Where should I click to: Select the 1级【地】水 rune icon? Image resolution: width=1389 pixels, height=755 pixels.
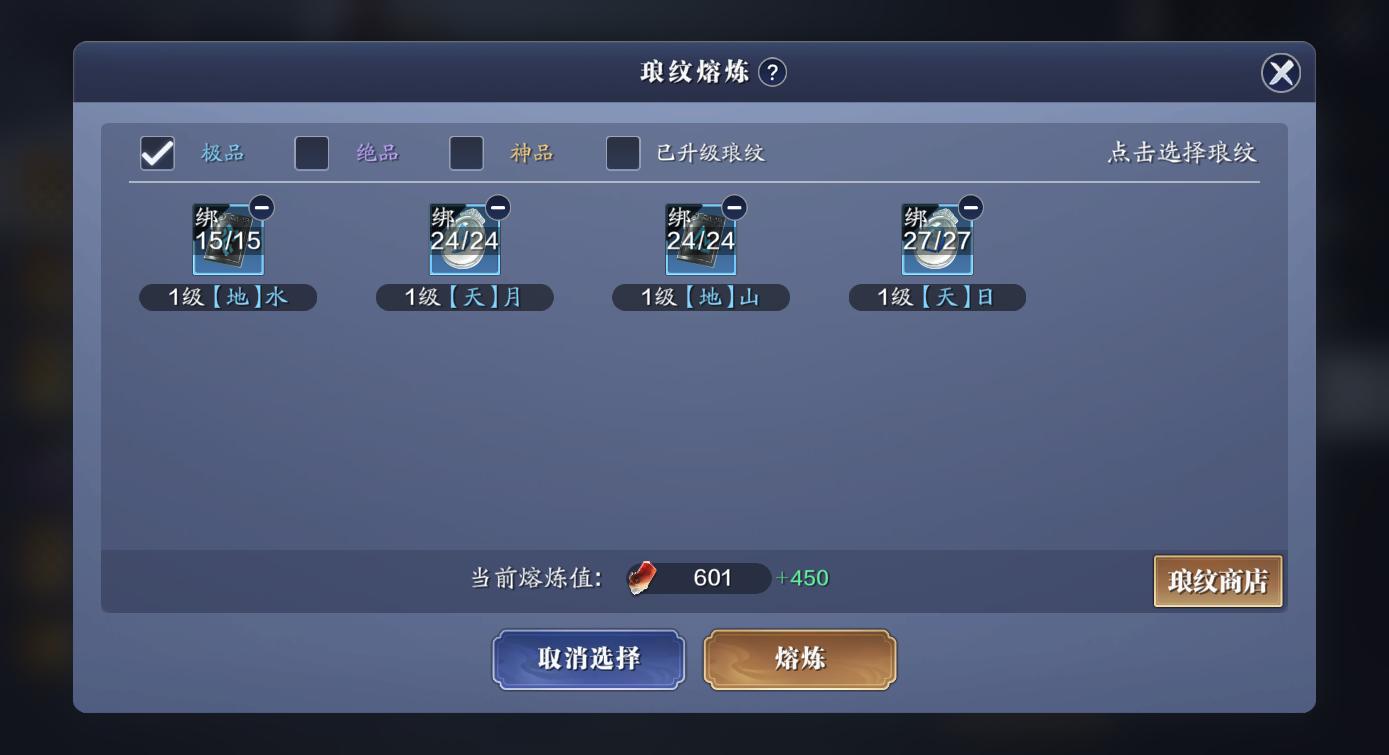(x=228, y=240)
